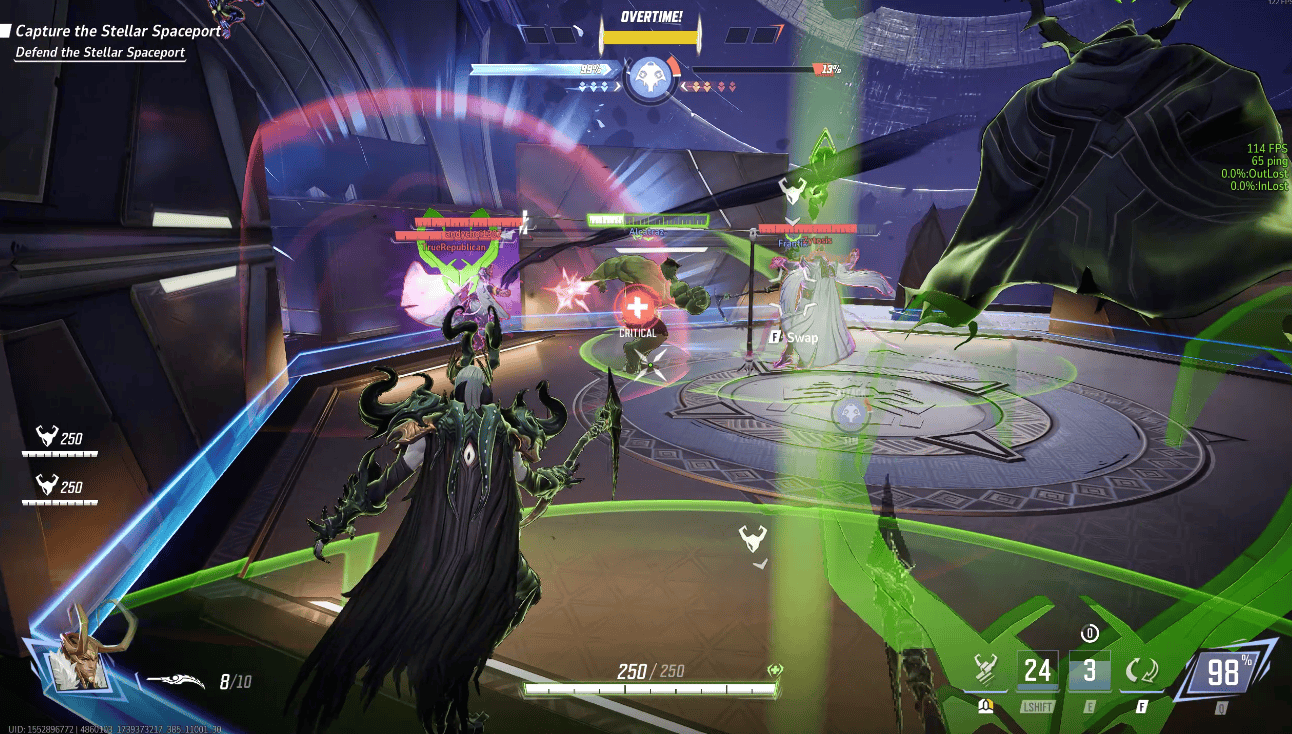Select the capture point icon between team progress bars
Screen dimensions: 1292x734
[x=646, y=77]
